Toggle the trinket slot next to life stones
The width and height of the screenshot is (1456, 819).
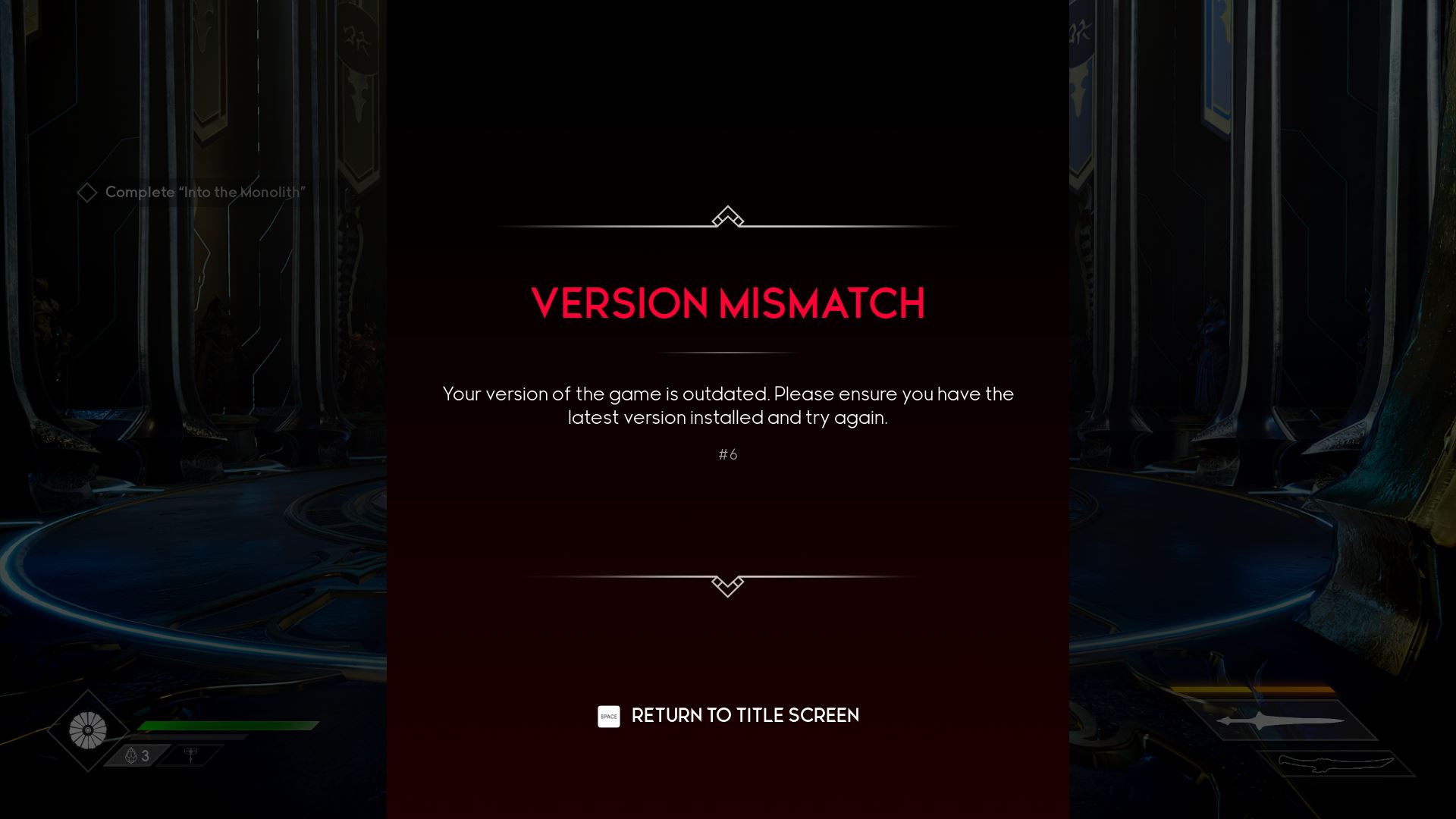192,755
